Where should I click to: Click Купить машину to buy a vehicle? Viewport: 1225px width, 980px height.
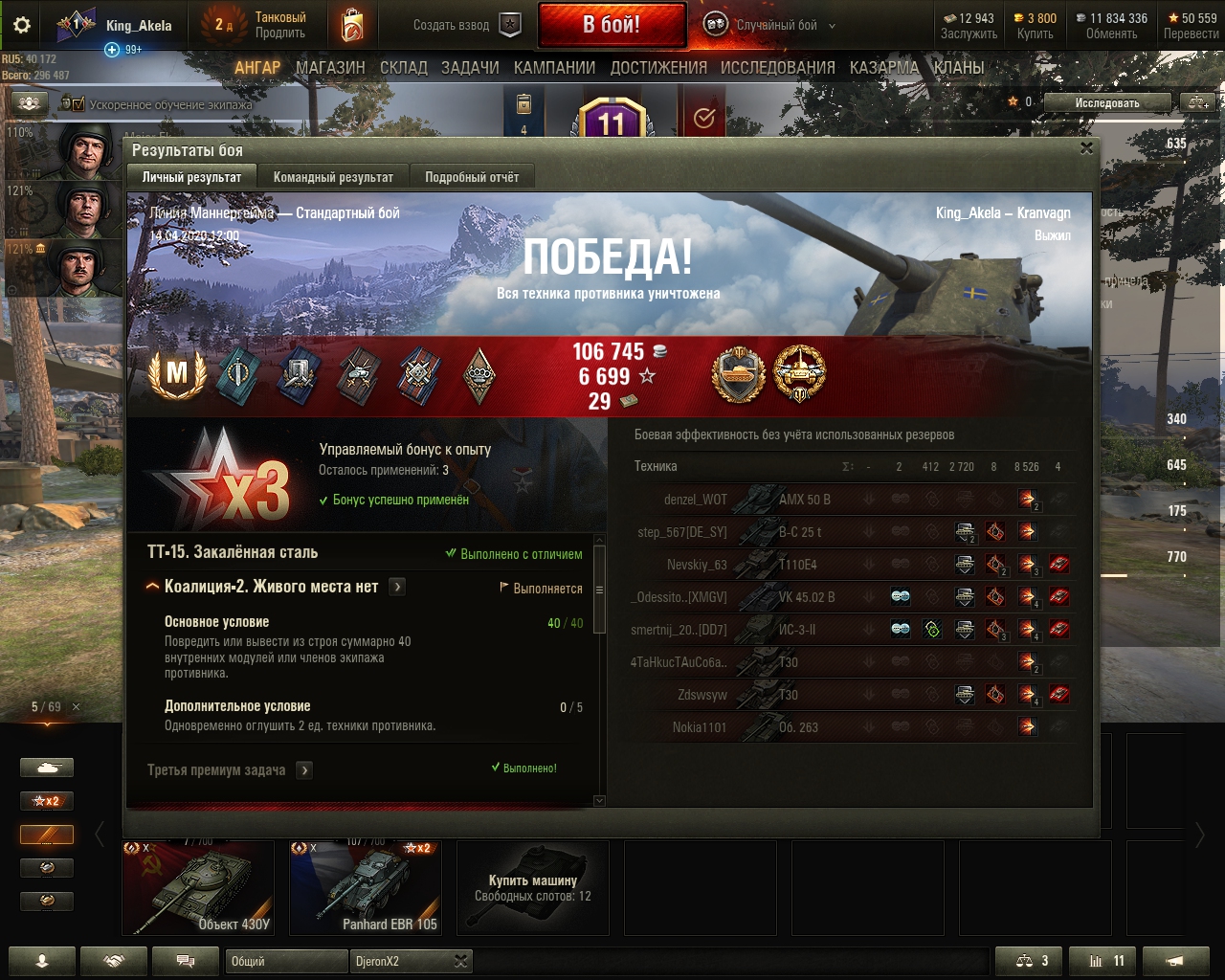click(533, 887)
